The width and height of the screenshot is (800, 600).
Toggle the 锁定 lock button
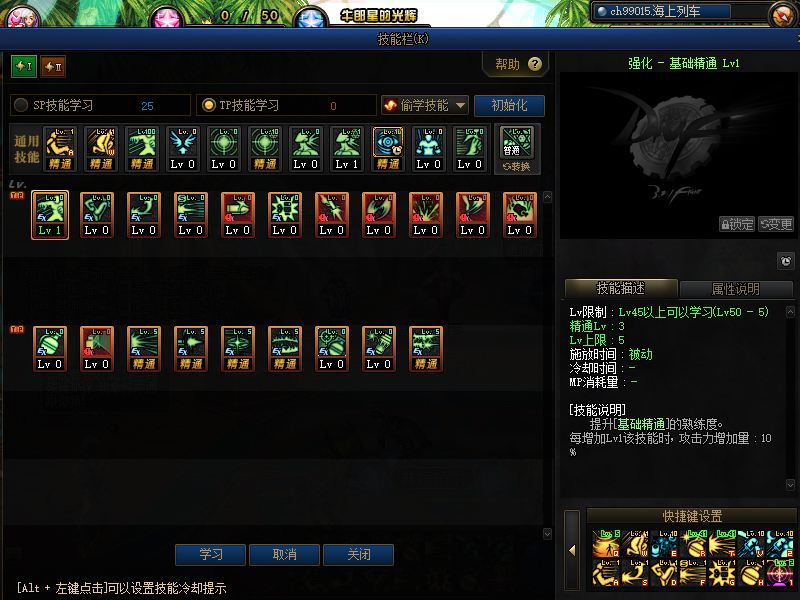pos(737,224)
